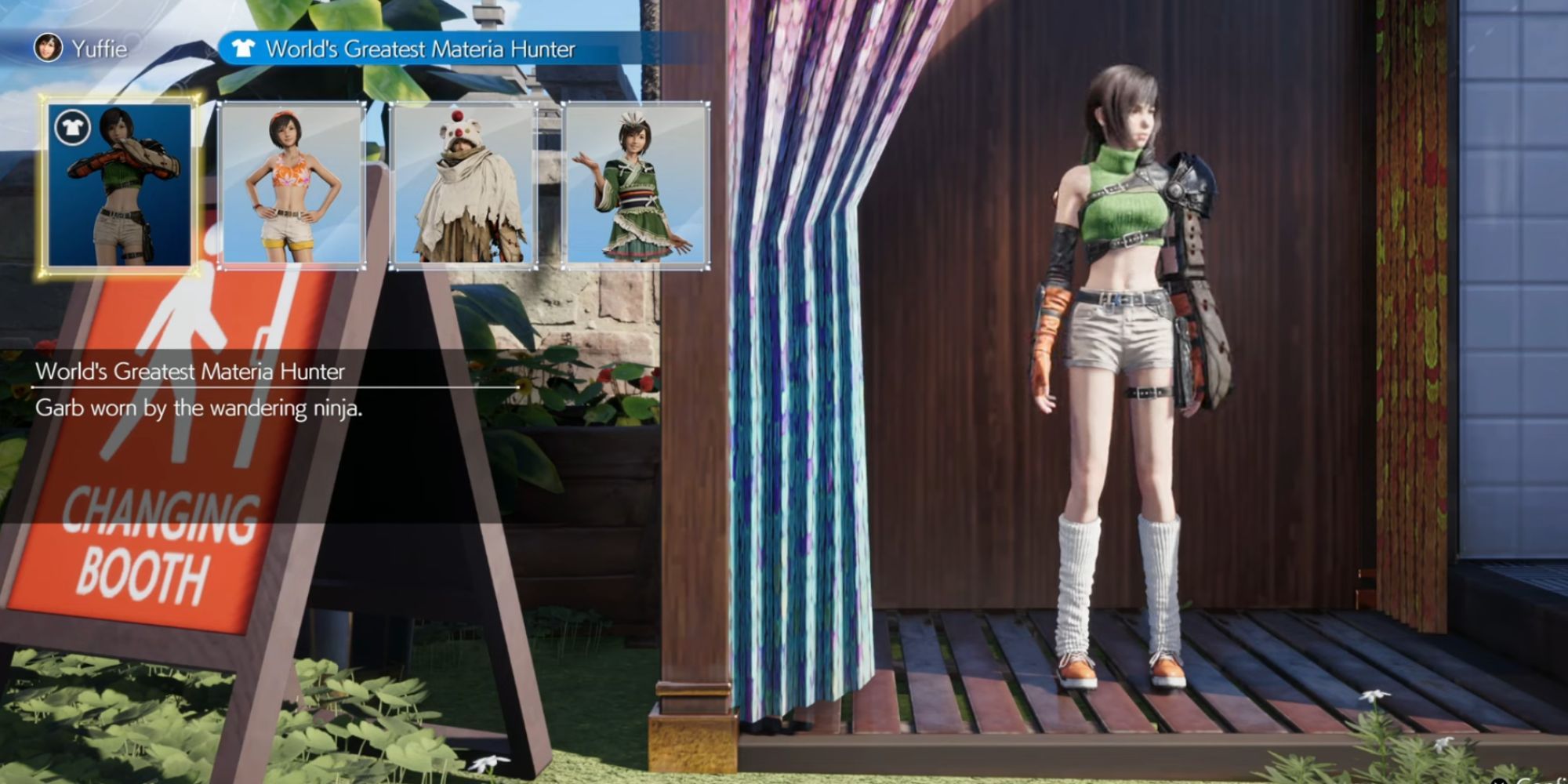This screenshot has height=784, width=1568.
Task: Select the orange floral bikini outfit thumbnail
Action: 292,186
